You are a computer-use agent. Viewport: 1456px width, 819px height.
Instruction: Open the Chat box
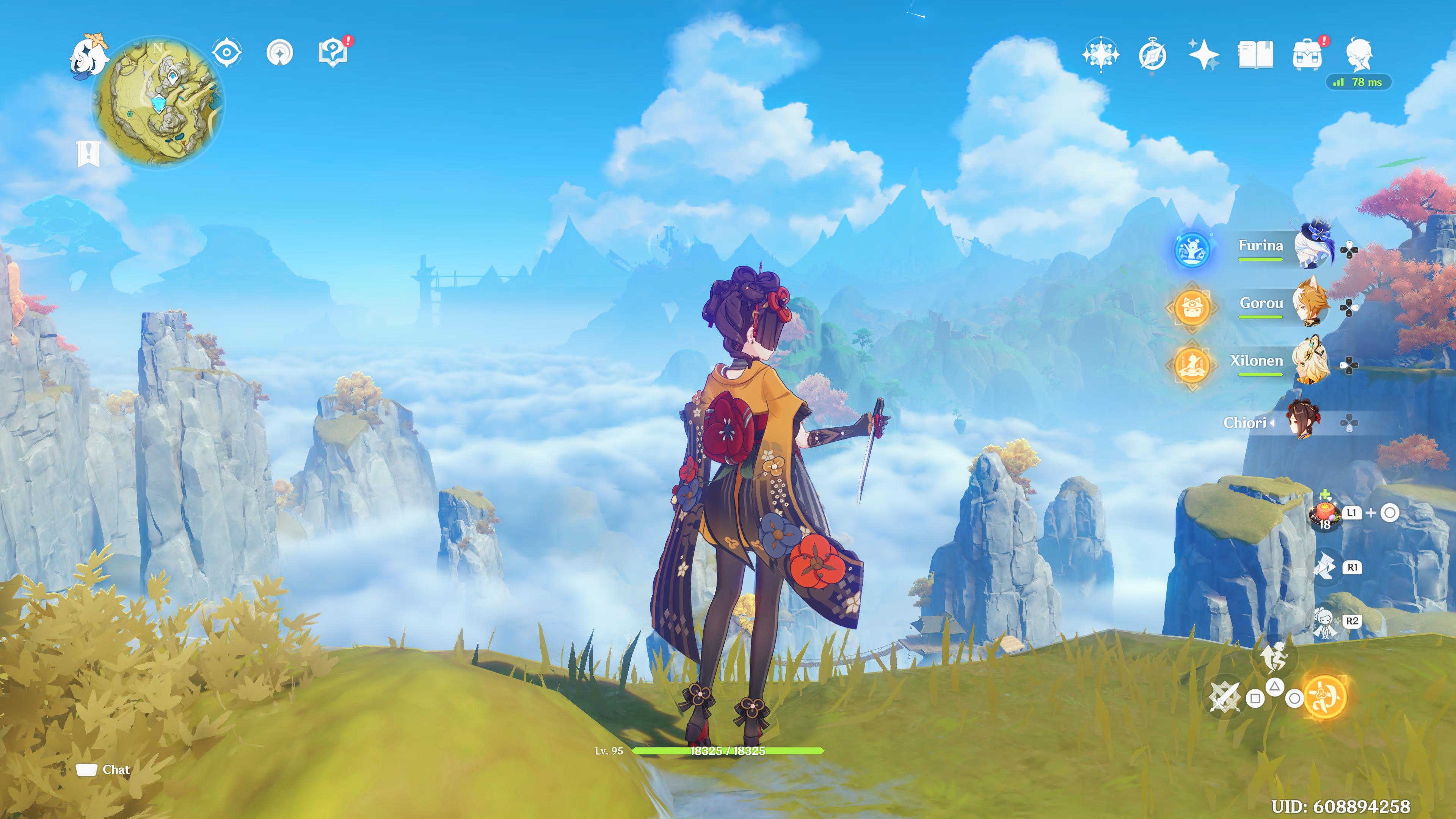[104, 769]
